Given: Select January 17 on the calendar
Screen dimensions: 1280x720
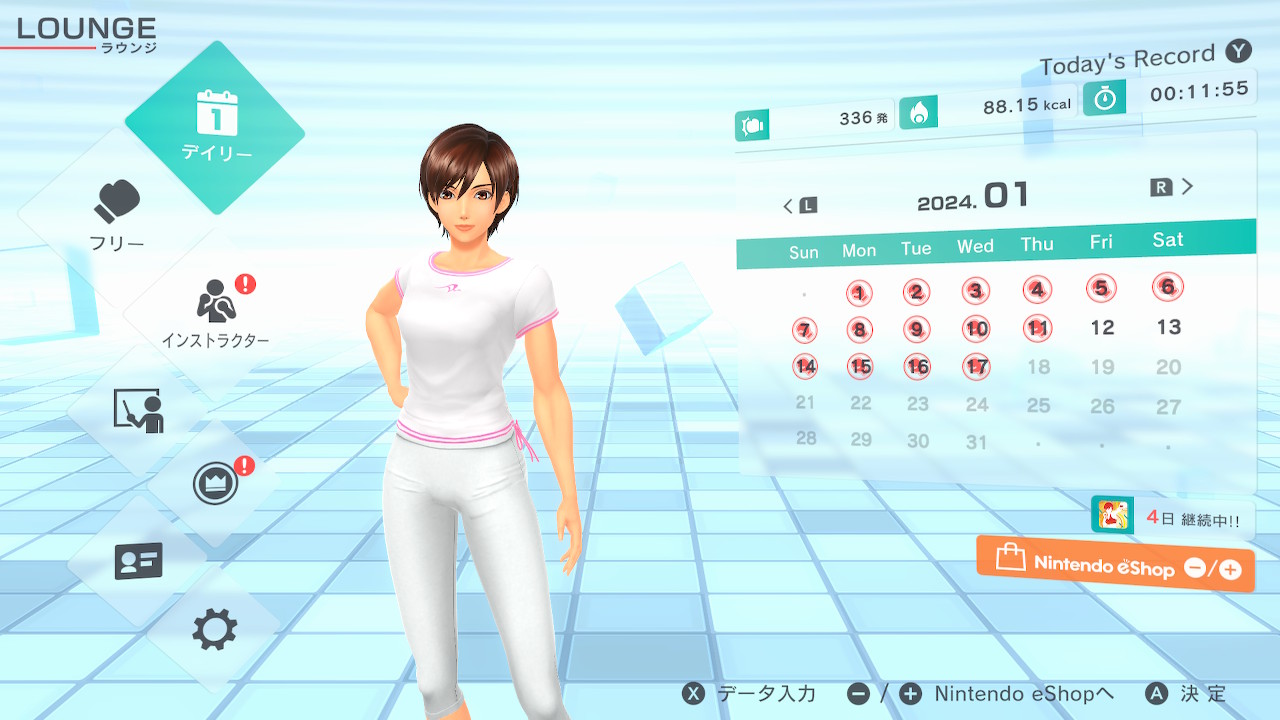Looking at the screenshot, I should (x=976, y=367).
